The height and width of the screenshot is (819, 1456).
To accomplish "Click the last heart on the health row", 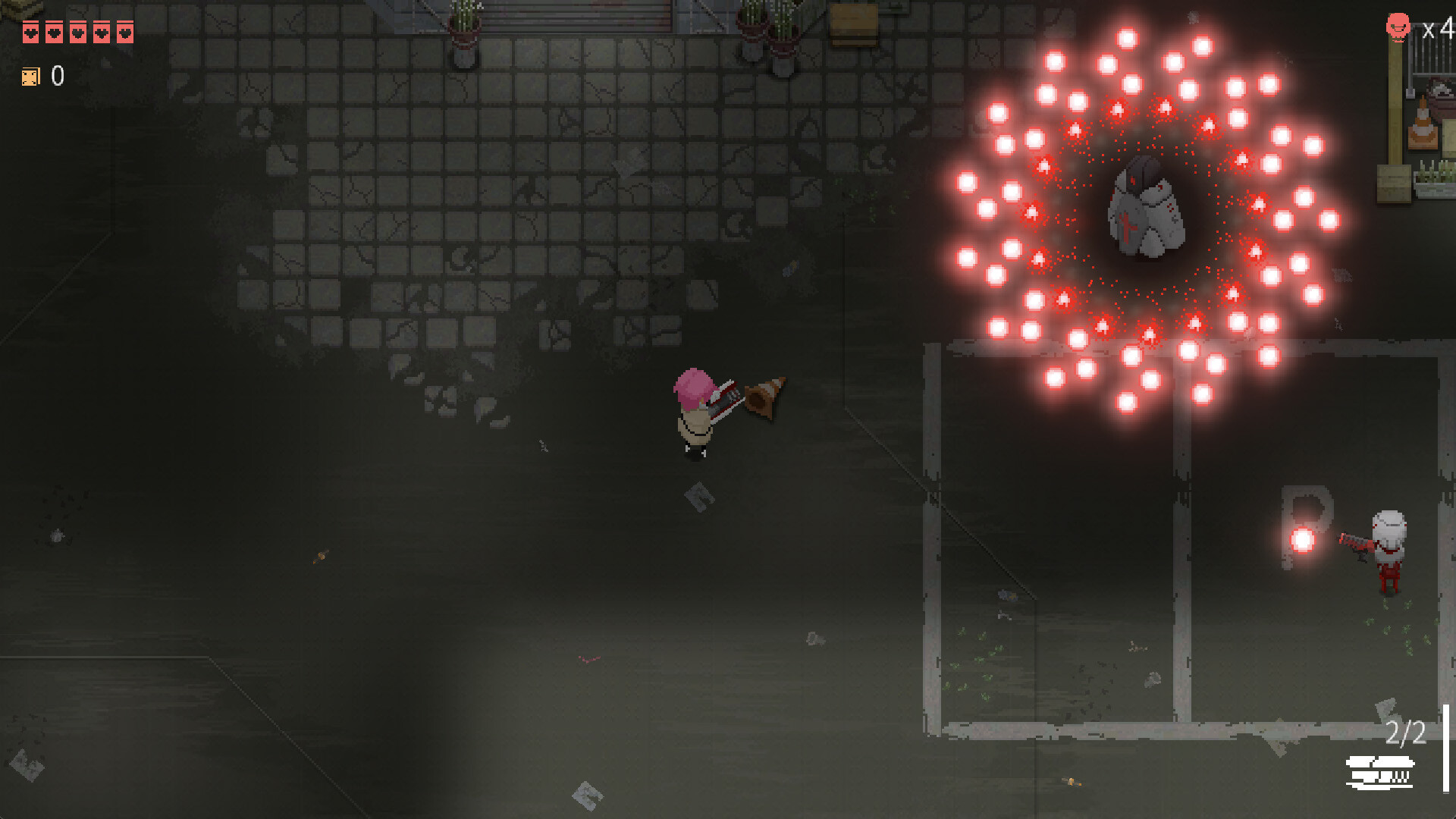I will [124, 33].
